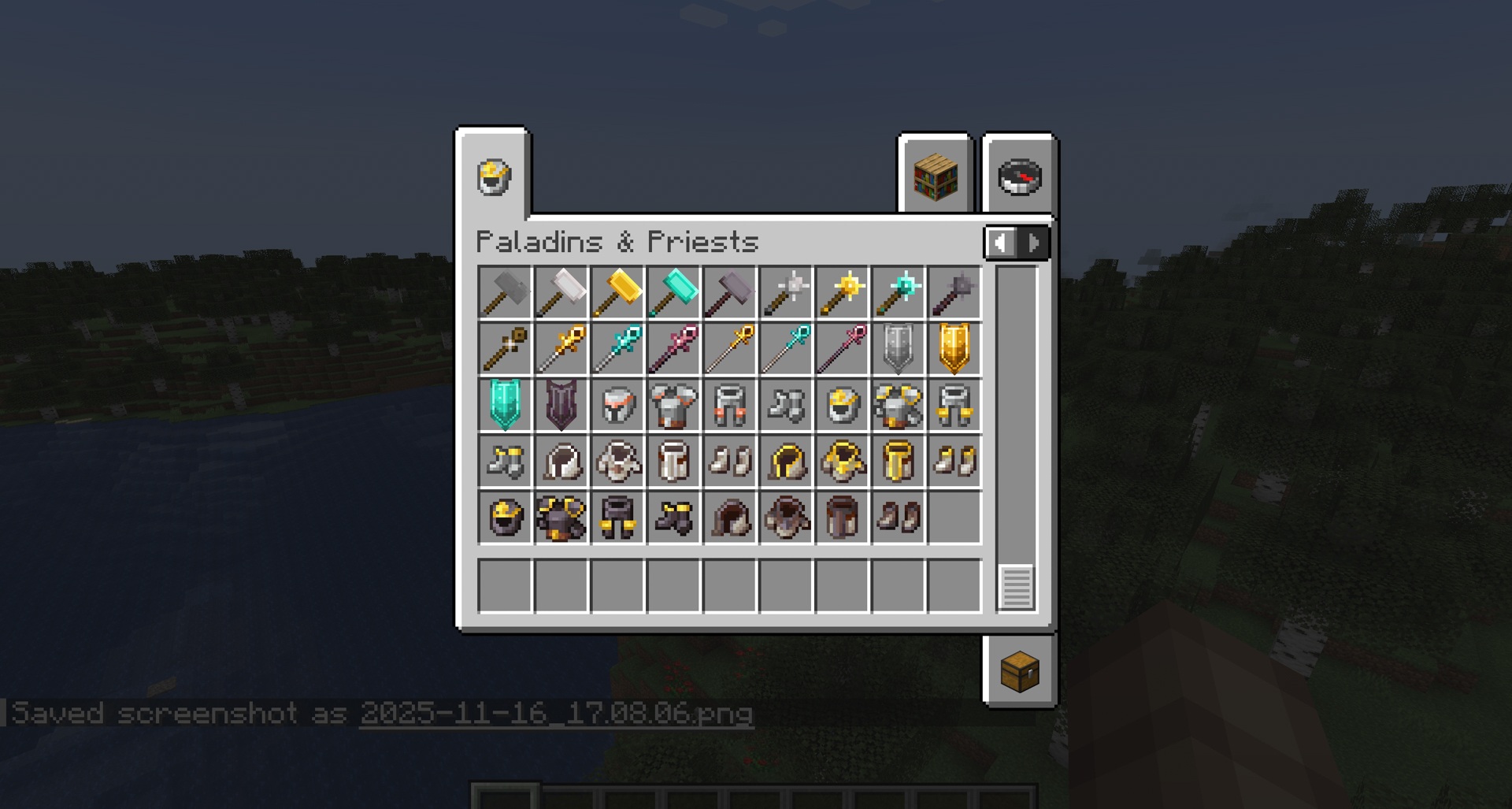Click the inventory scrollbar handle
Screen dimensions: 1512x809
(1017, 587)
